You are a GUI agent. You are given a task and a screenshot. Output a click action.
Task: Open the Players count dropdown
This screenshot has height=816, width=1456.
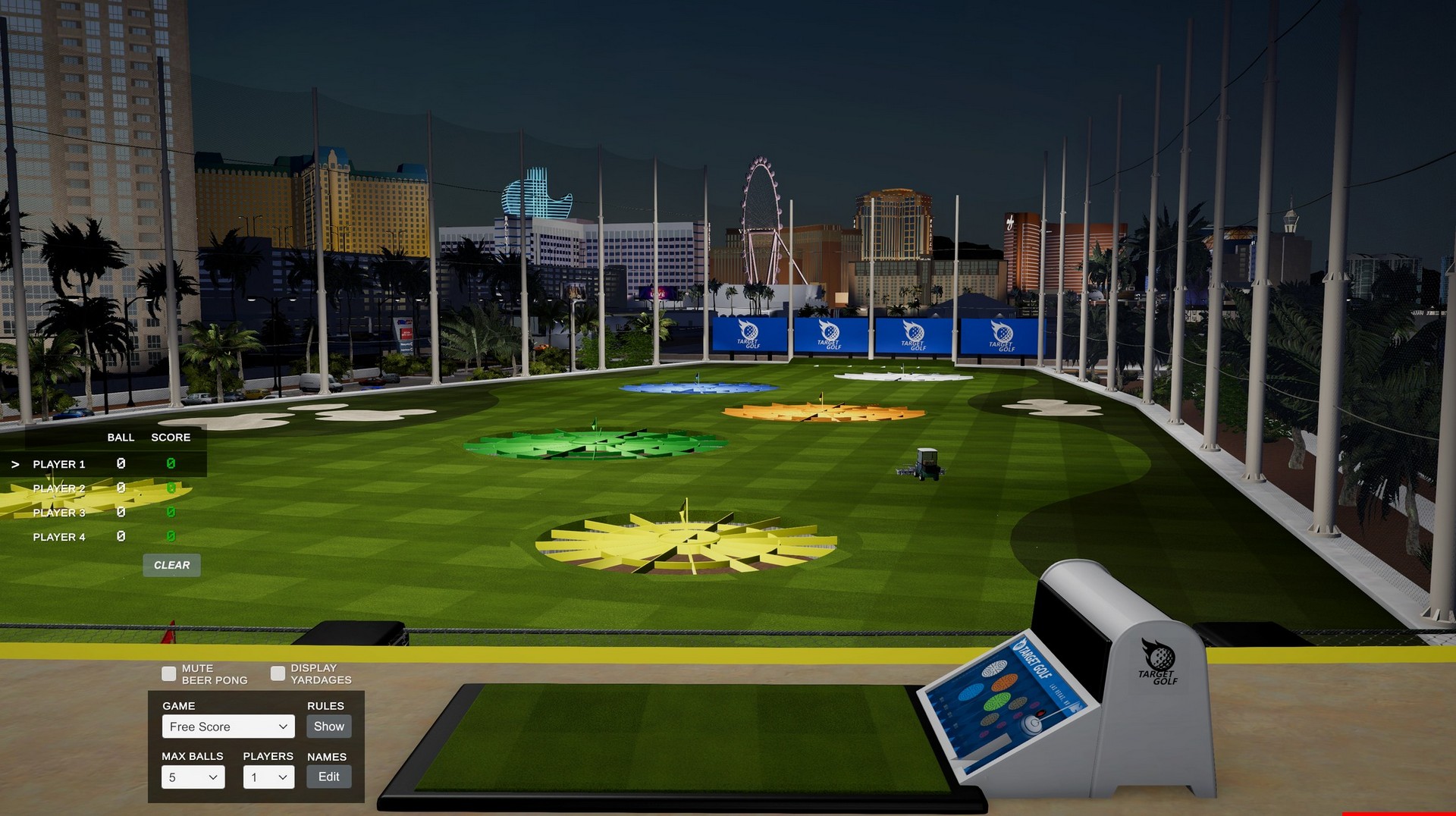tap(268, 777)
